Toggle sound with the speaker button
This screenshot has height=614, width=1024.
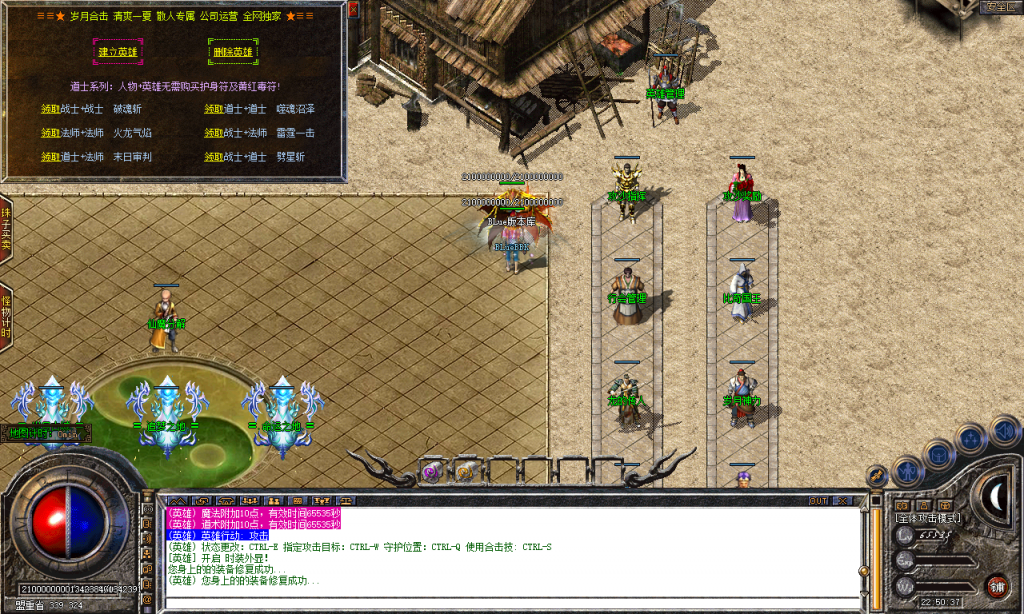[1003, 430]
